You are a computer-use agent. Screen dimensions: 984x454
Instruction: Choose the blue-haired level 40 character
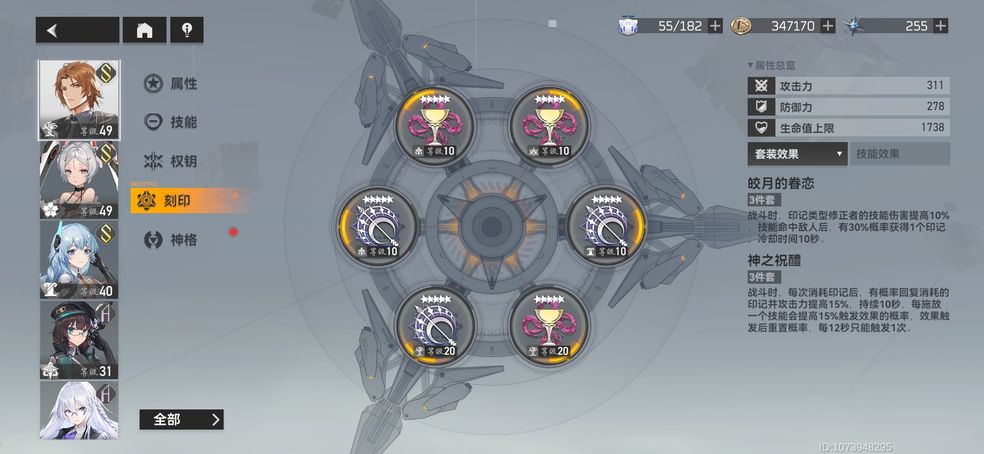coord(79,259)
